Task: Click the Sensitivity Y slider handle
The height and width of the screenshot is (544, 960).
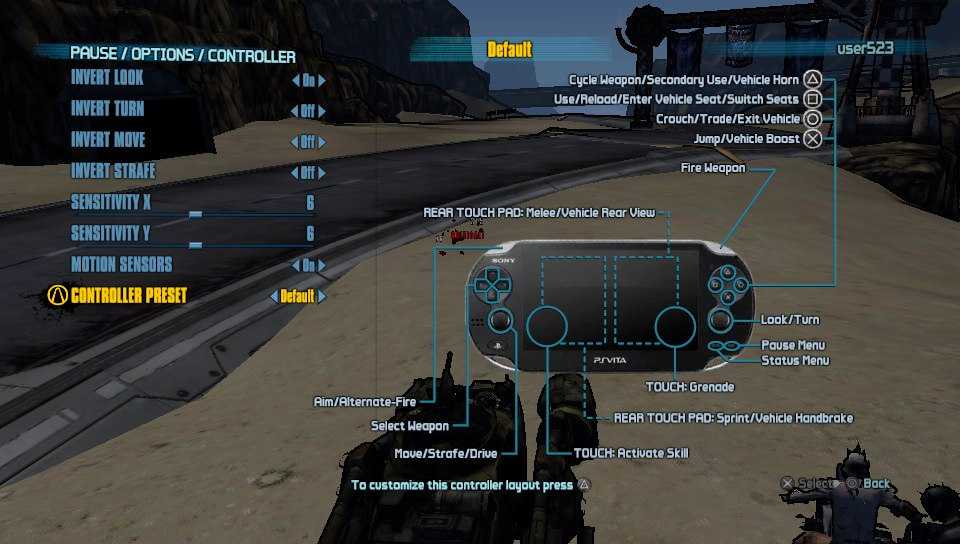Action: coord(195,244)
